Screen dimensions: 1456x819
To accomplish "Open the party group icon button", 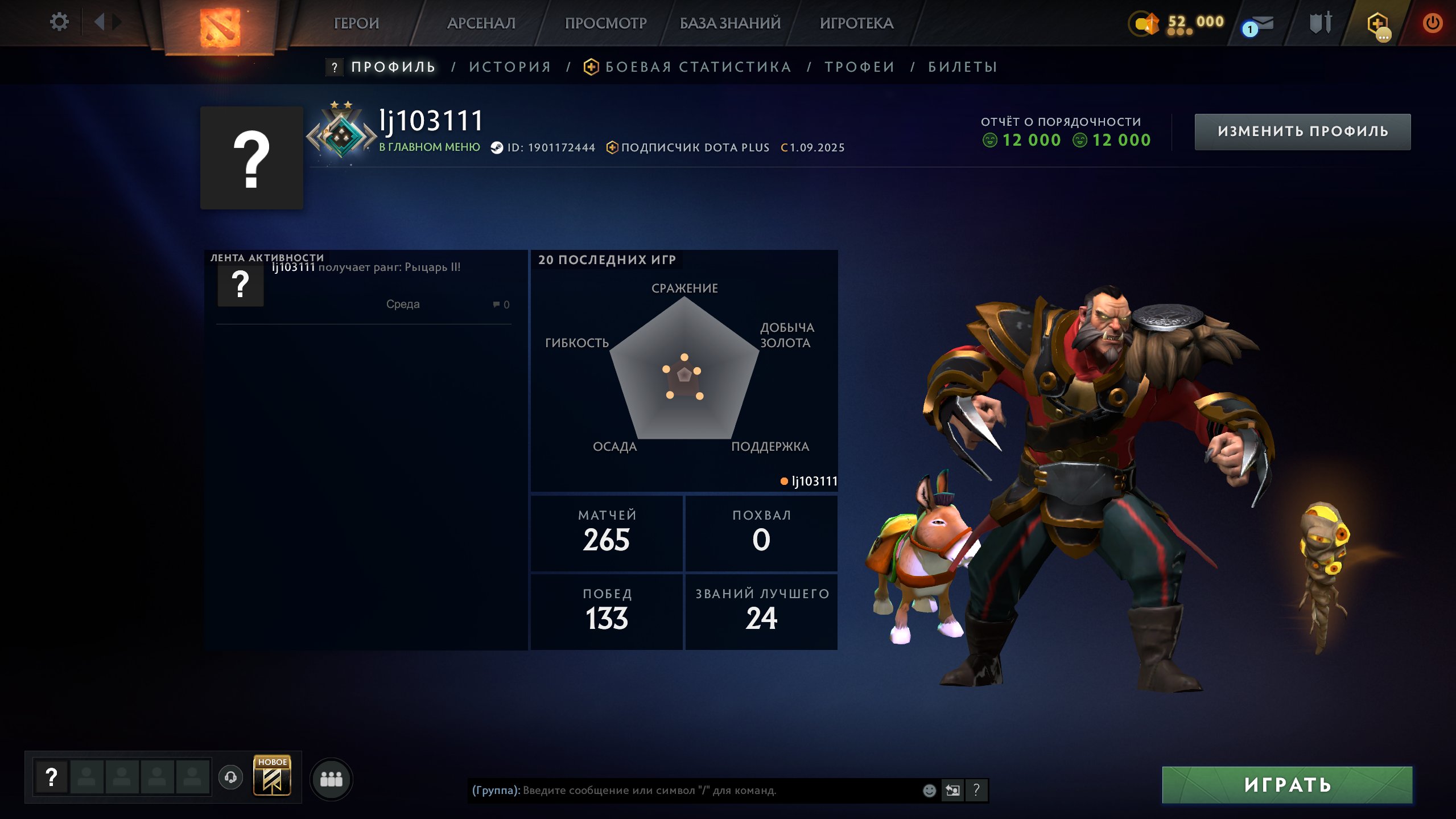I will click(331, 779).
